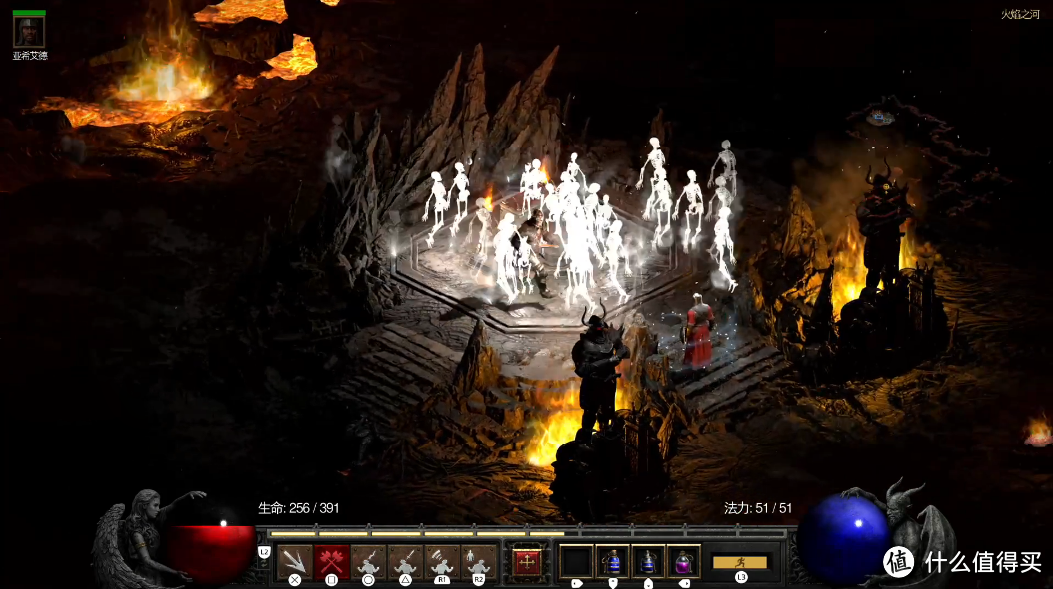Drink the purple rejuvenation potion
The width and height of the screenshot is (1053, 589).
click(x=684, y=562)
